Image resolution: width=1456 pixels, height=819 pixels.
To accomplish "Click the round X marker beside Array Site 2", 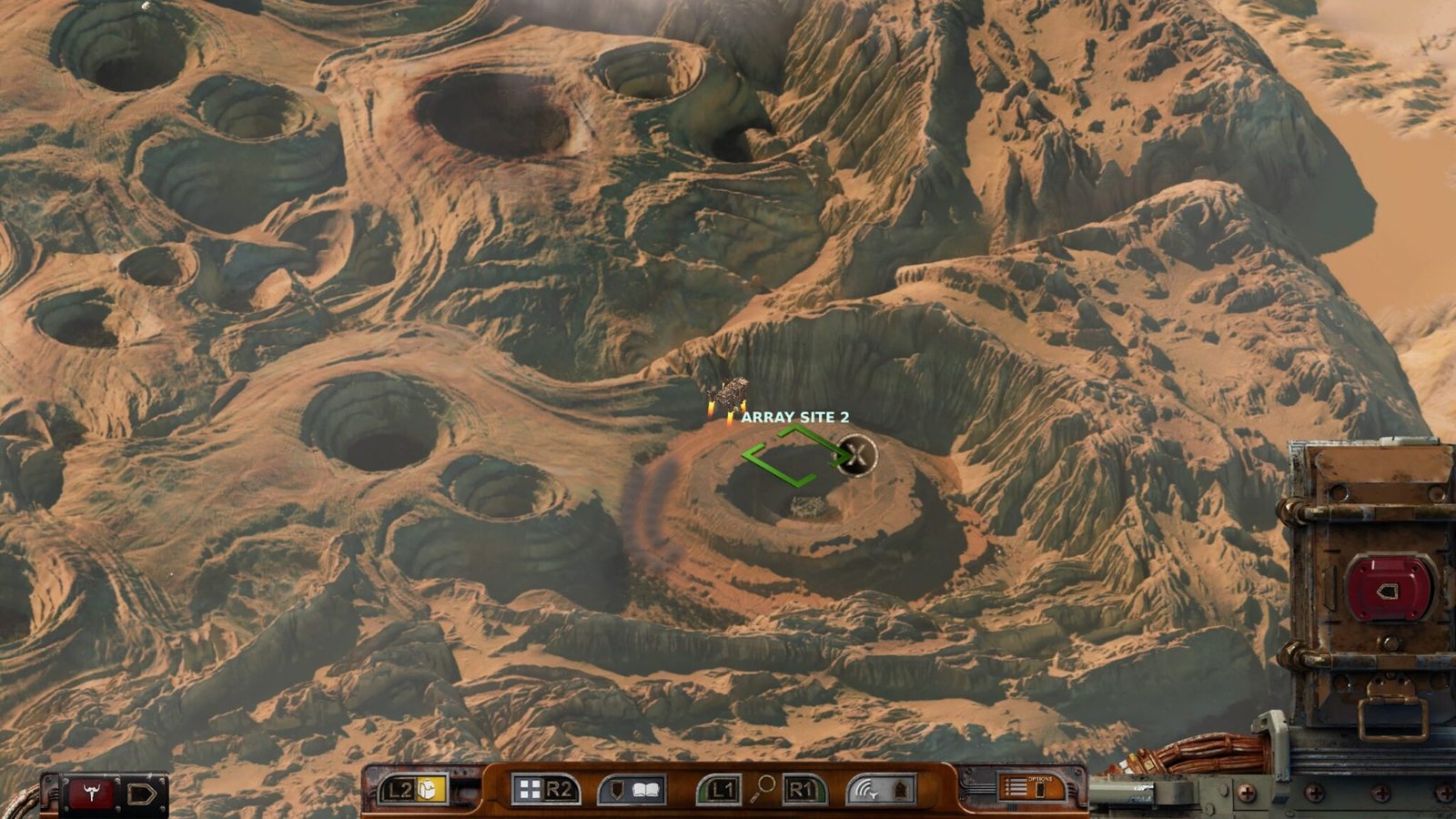I will 856,454.
